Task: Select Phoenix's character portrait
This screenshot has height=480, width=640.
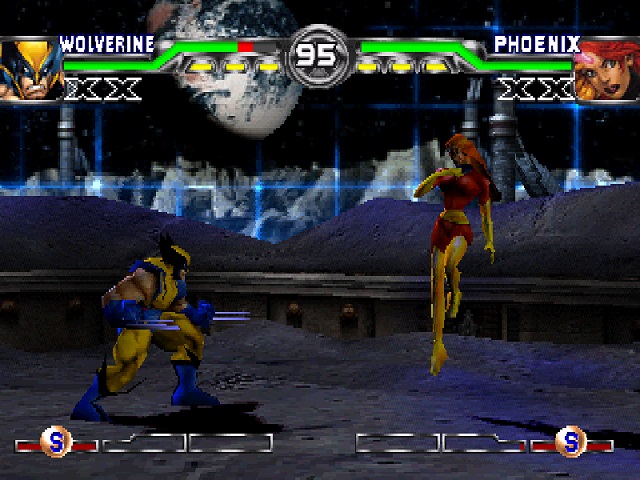Action: tap(606, 69)
